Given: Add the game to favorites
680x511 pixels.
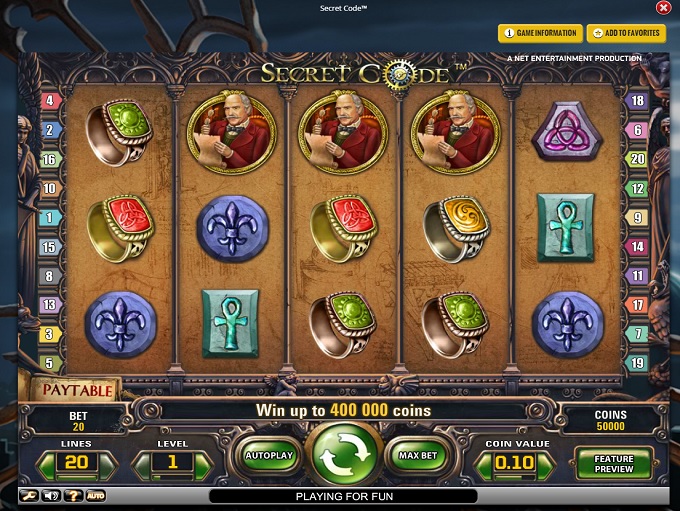Looking at the screenshot, I should point(625,33).
